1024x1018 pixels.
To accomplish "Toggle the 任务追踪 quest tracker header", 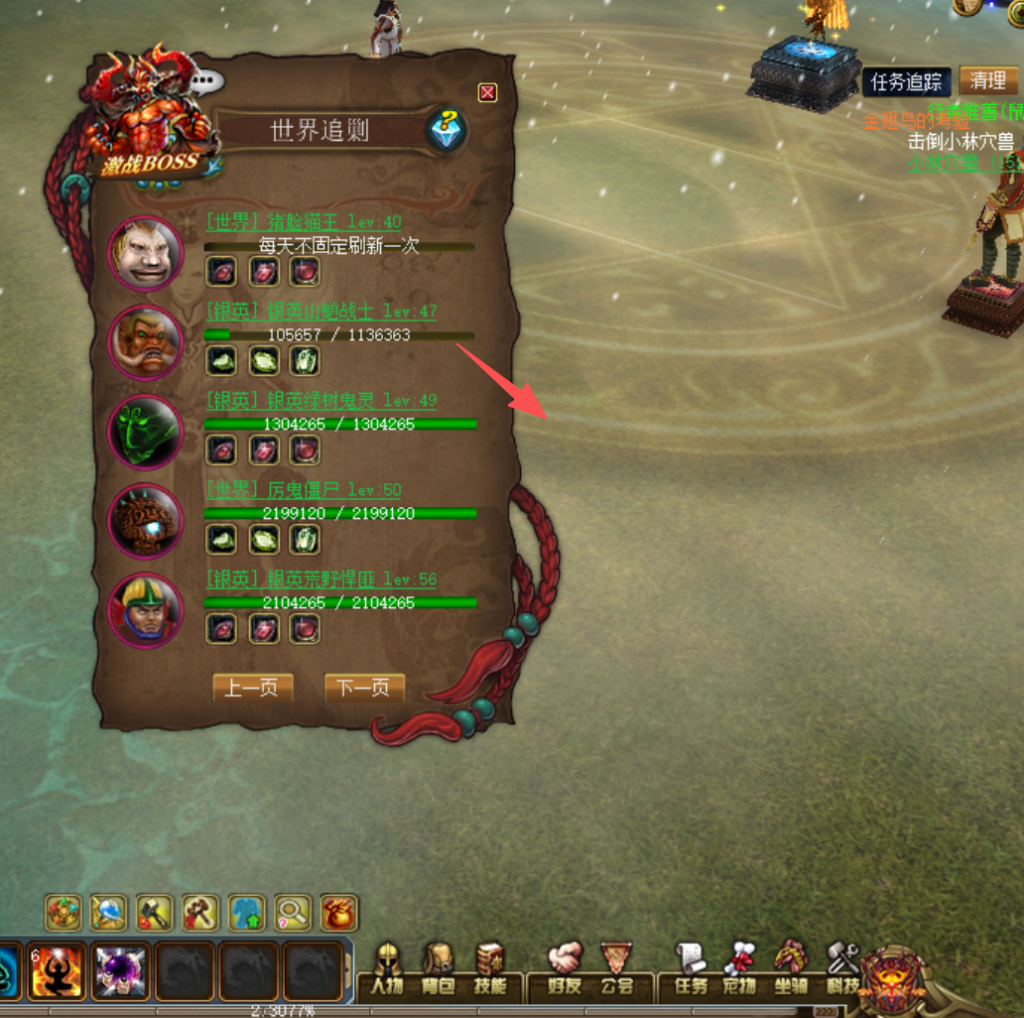I will tap(906, 82).
